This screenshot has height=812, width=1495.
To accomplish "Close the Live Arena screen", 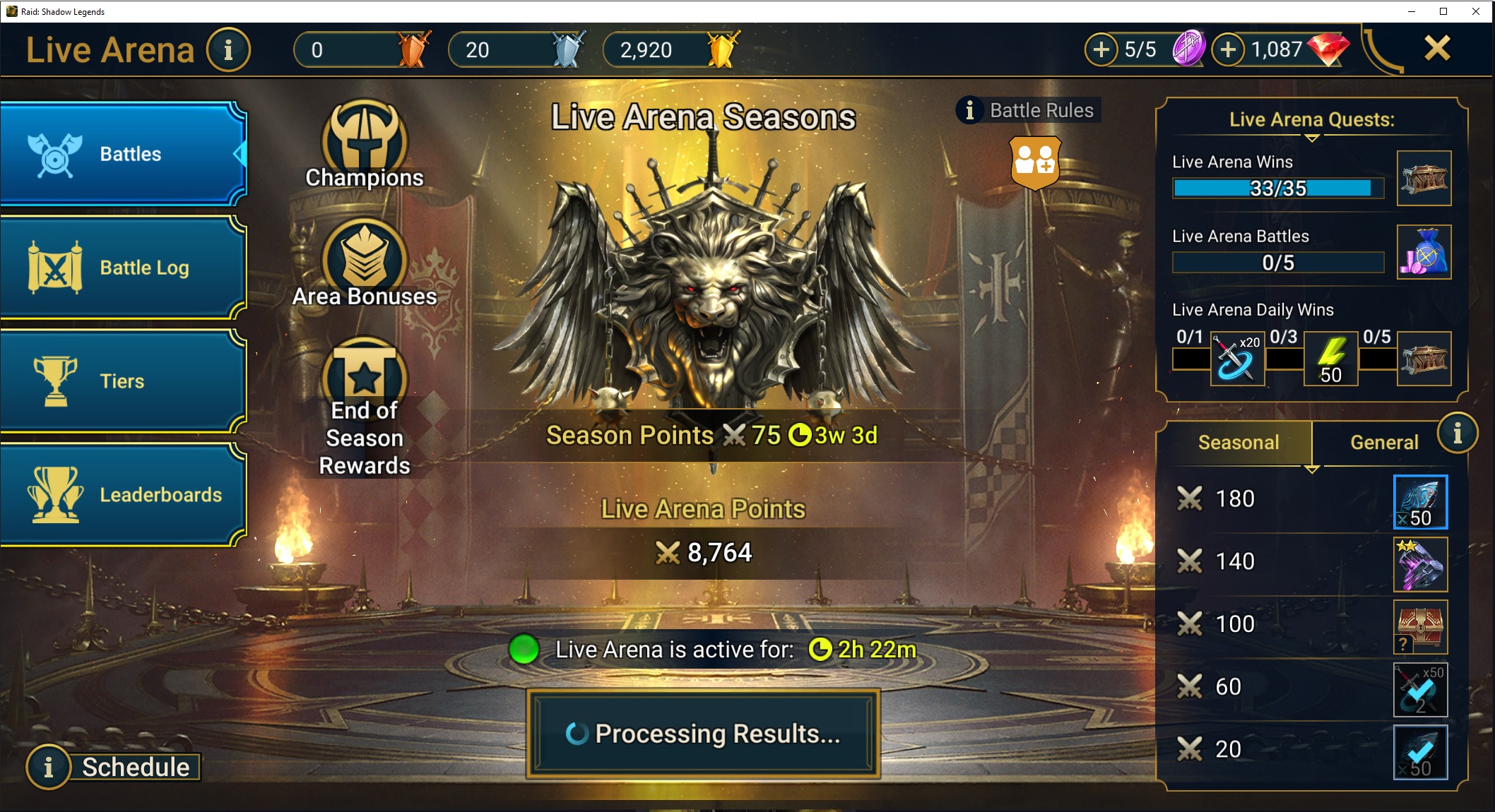I will [1437, 49].
